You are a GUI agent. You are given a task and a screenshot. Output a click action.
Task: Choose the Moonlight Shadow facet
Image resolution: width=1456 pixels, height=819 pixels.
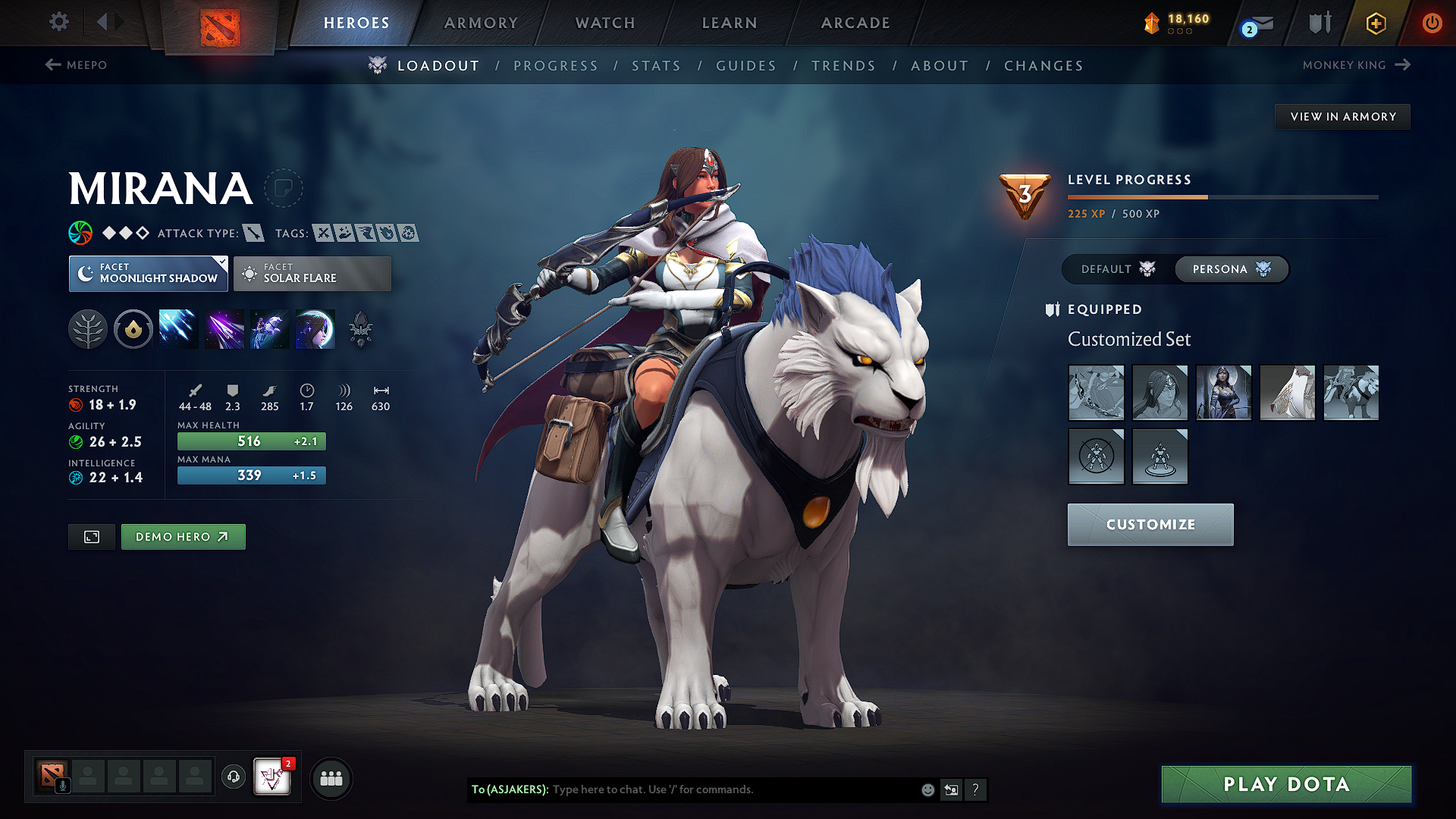tap(149, 274)
